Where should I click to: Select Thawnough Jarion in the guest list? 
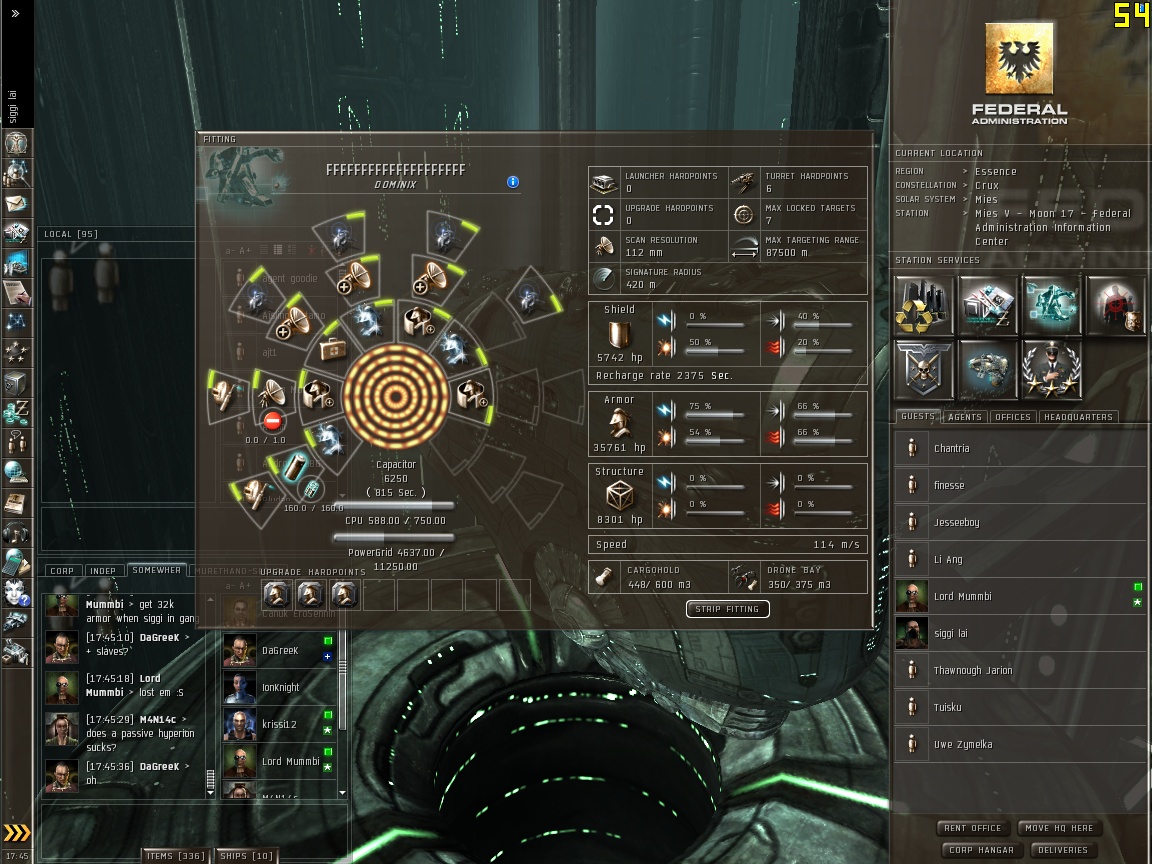tap(972, 671)
